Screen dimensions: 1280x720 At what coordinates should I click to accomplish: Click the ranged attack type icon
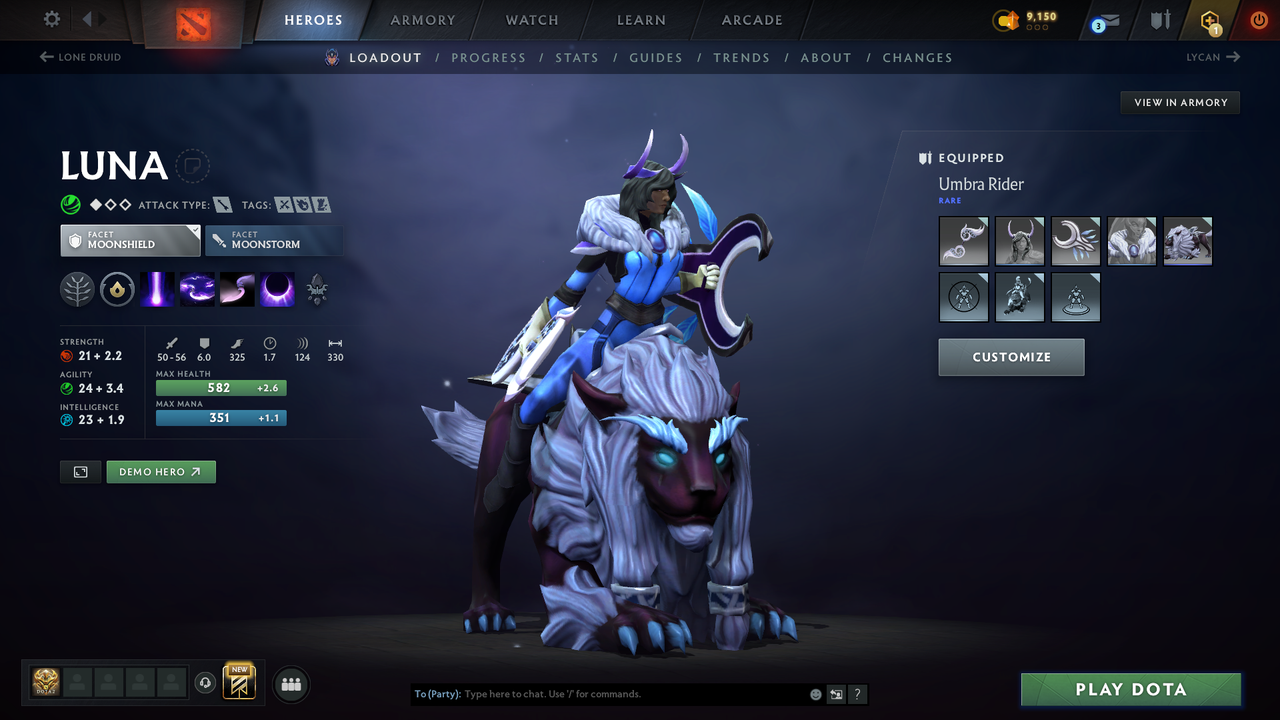[x=222, y=203]
